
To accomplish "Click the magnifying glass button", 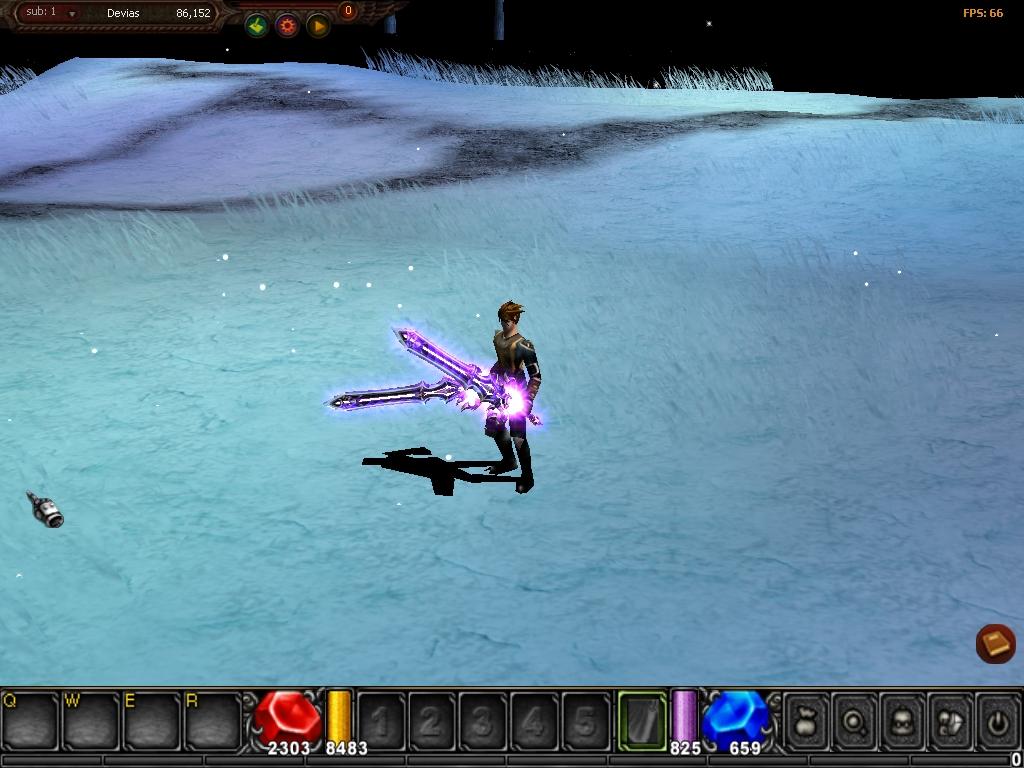I will coord(854,721).
